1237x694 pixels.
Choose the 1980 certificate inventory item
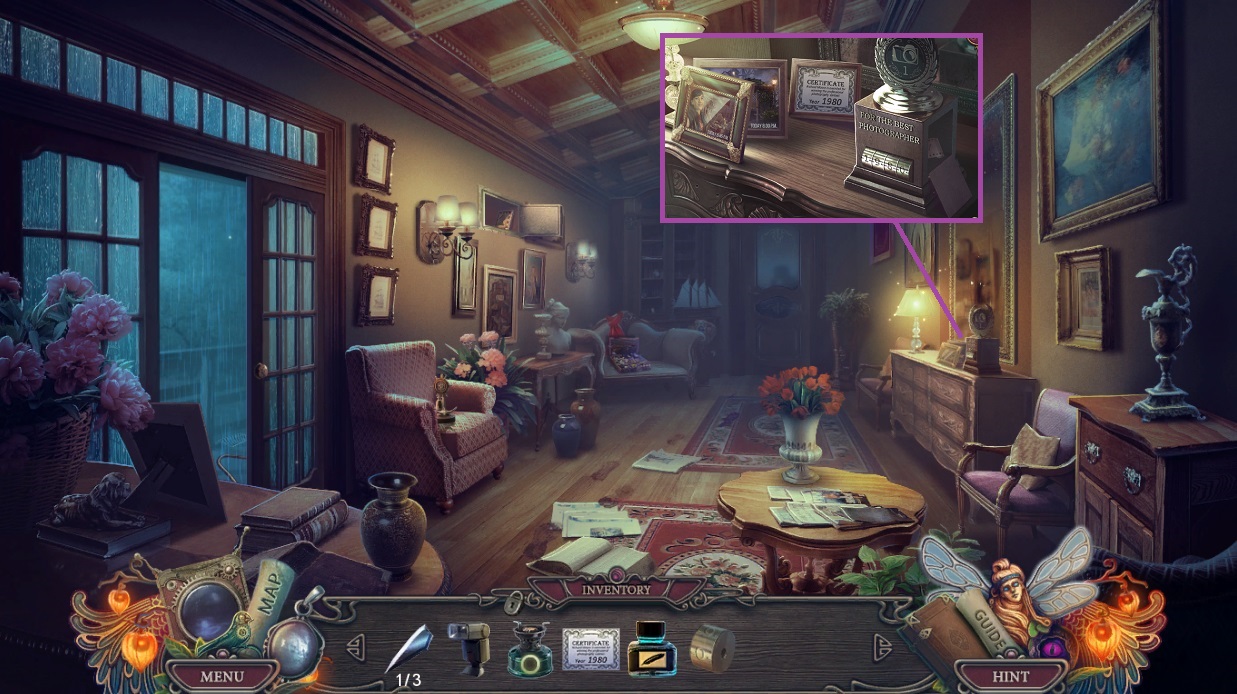591,649
